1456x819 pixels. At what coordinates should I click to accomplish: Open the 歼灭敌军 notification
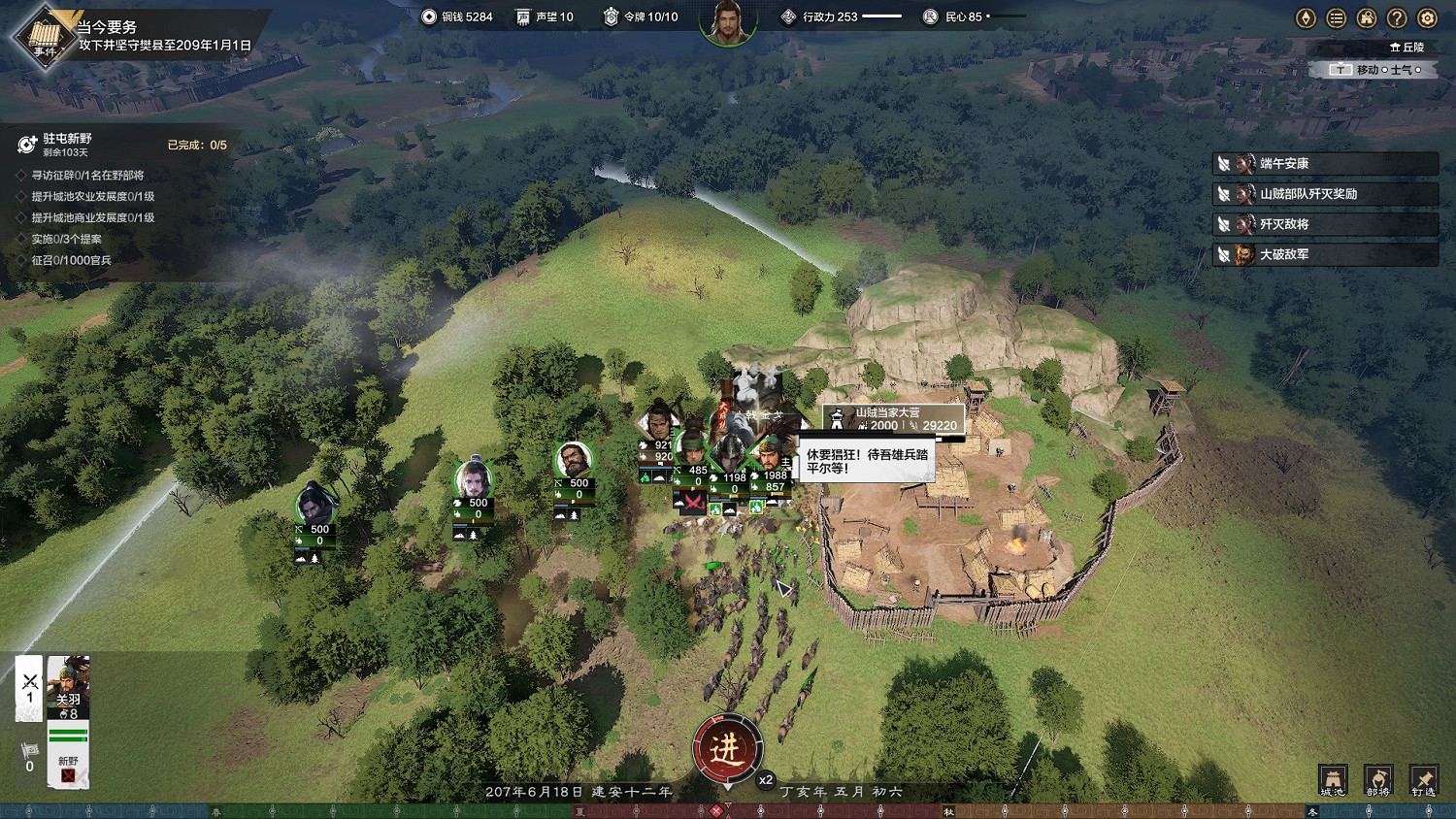tap(1326, 224)
